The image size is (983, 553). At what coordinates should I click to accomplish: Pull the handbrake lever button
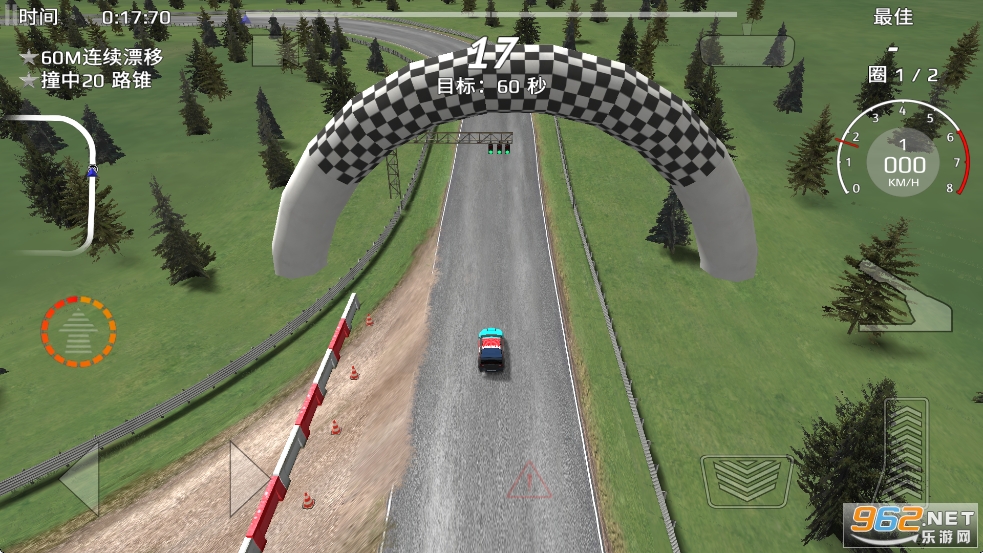click(x=904, y=296)
